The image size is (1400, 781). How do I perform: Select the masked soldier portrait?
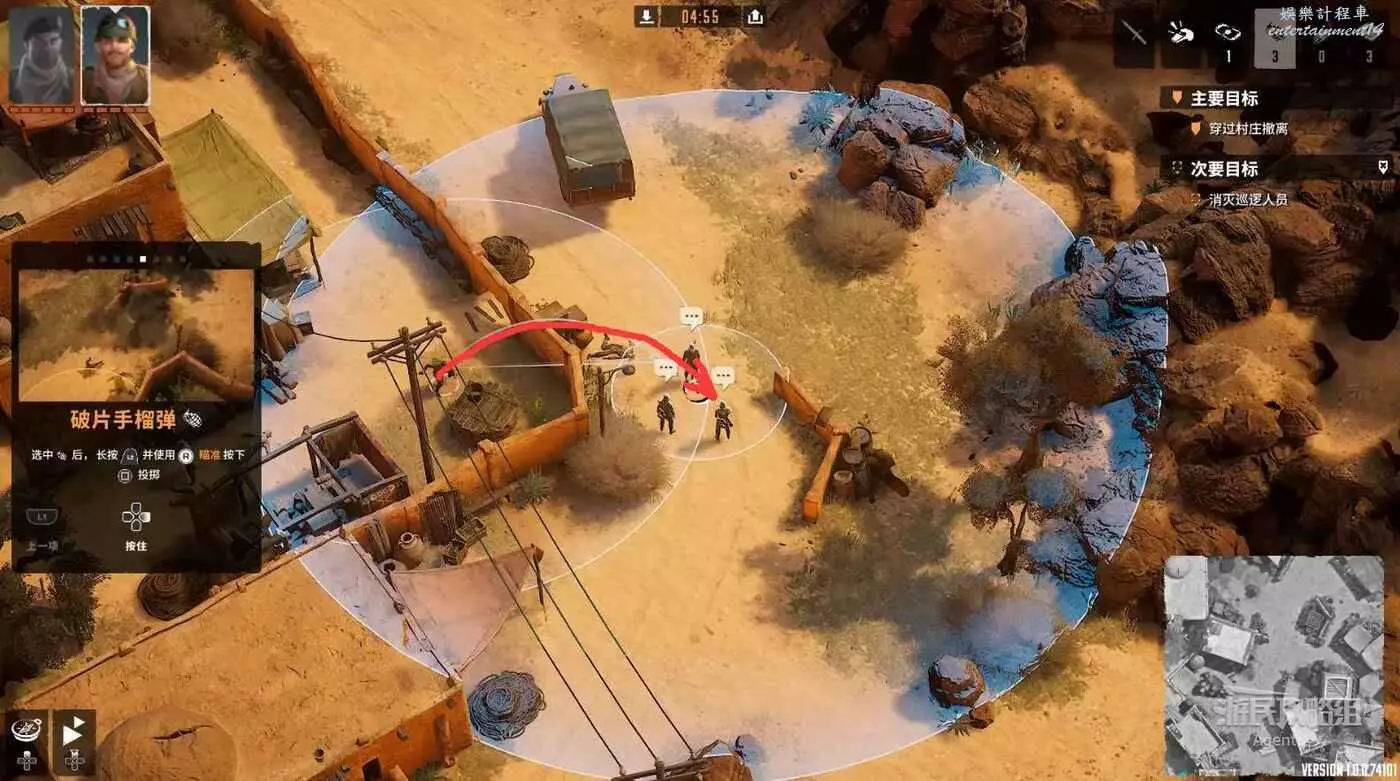tap(41, 55)
